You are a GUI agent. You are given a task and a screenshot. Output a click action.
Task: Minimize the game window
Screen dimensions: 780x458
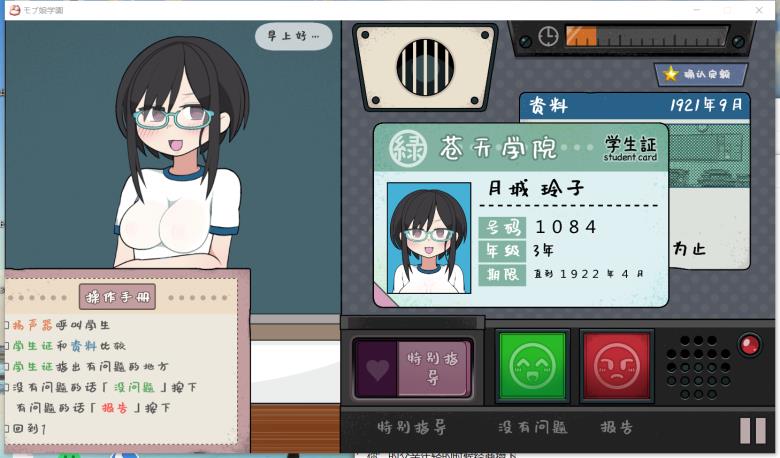tap(700, 9)
